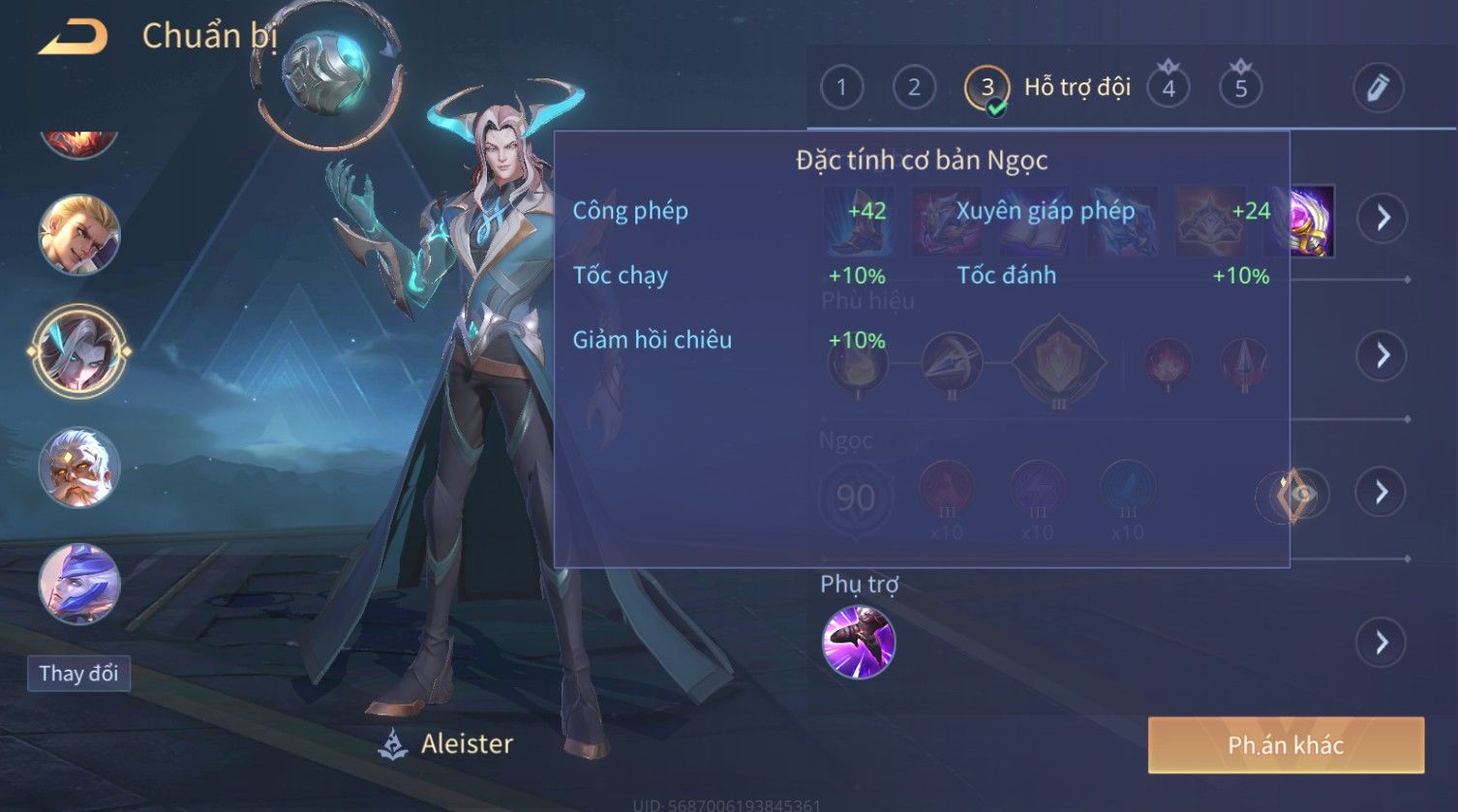Edit the preset name with pencil icon
The height and width of the screenshot is (812, 1458).
1378,88
